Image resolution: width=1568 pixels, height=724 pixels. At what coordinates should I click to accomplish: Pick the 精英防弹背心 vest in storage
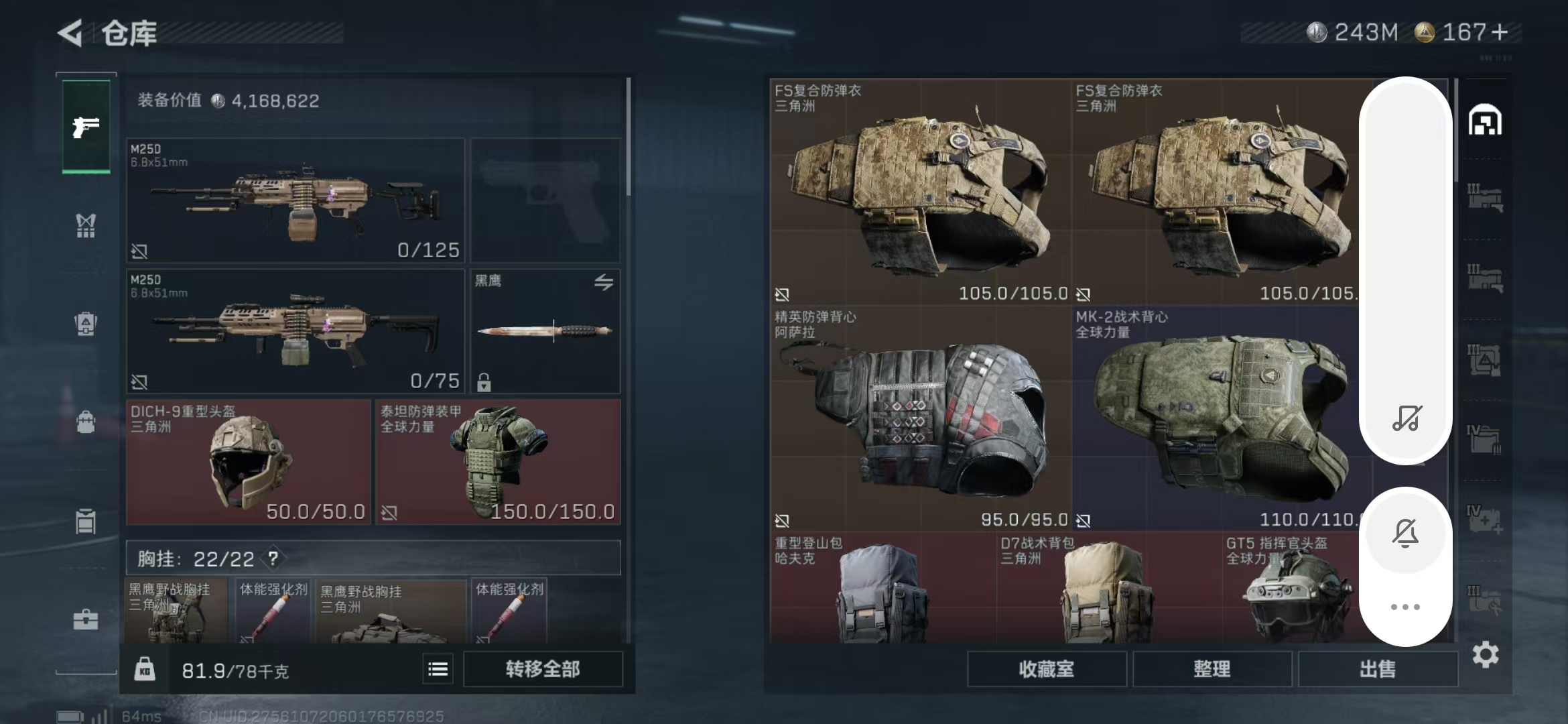point(920,418)
